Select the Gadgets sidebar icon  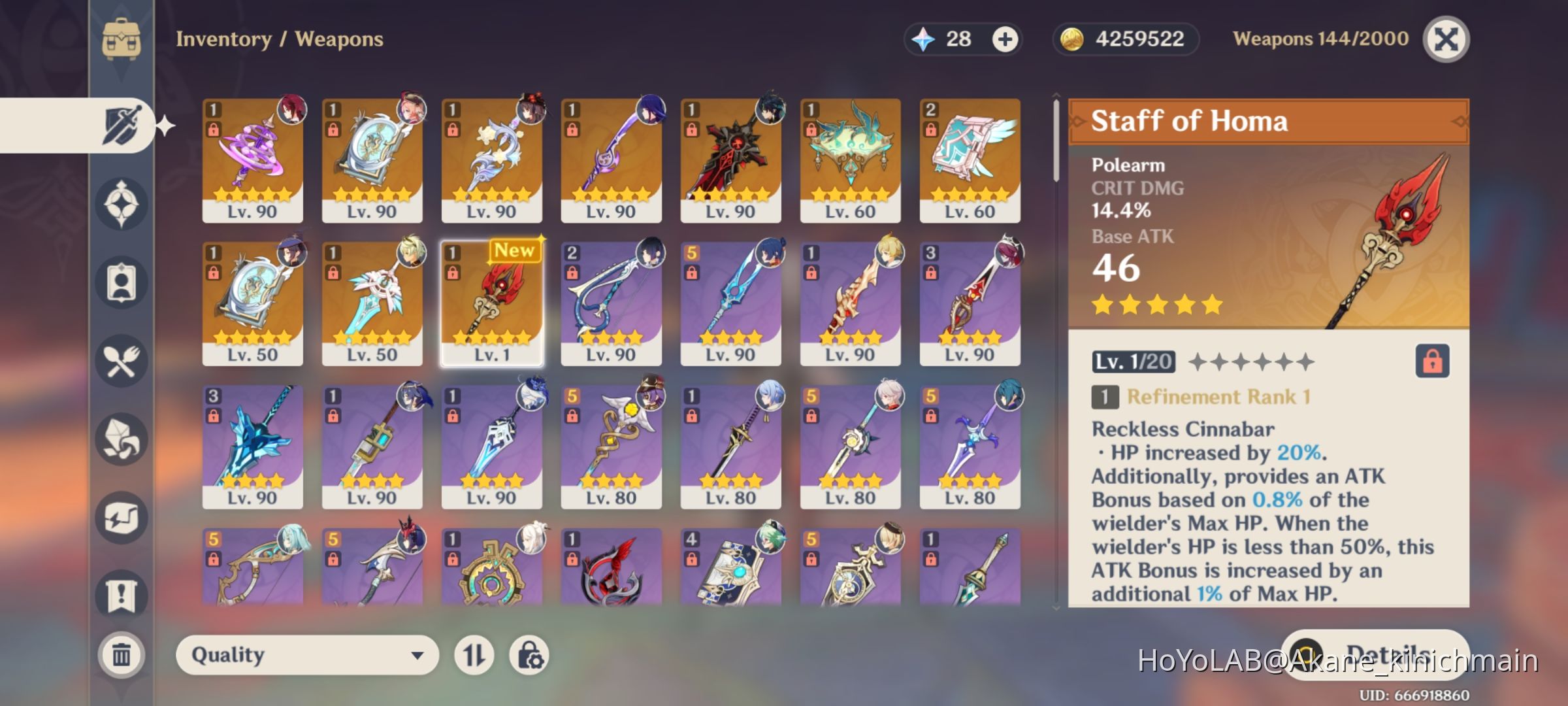[121, 516]
